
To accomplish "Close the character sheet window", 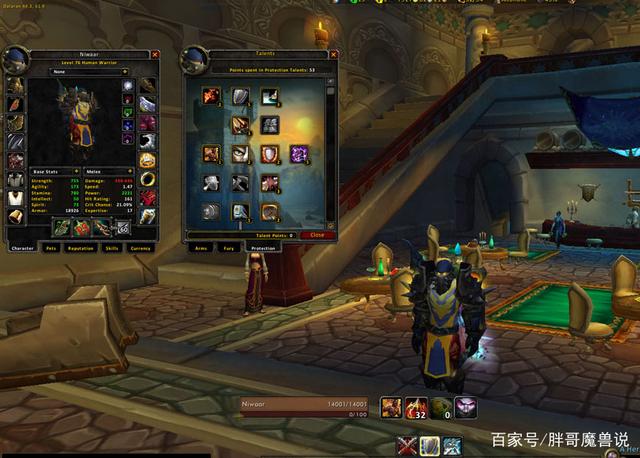I will 155,55.
